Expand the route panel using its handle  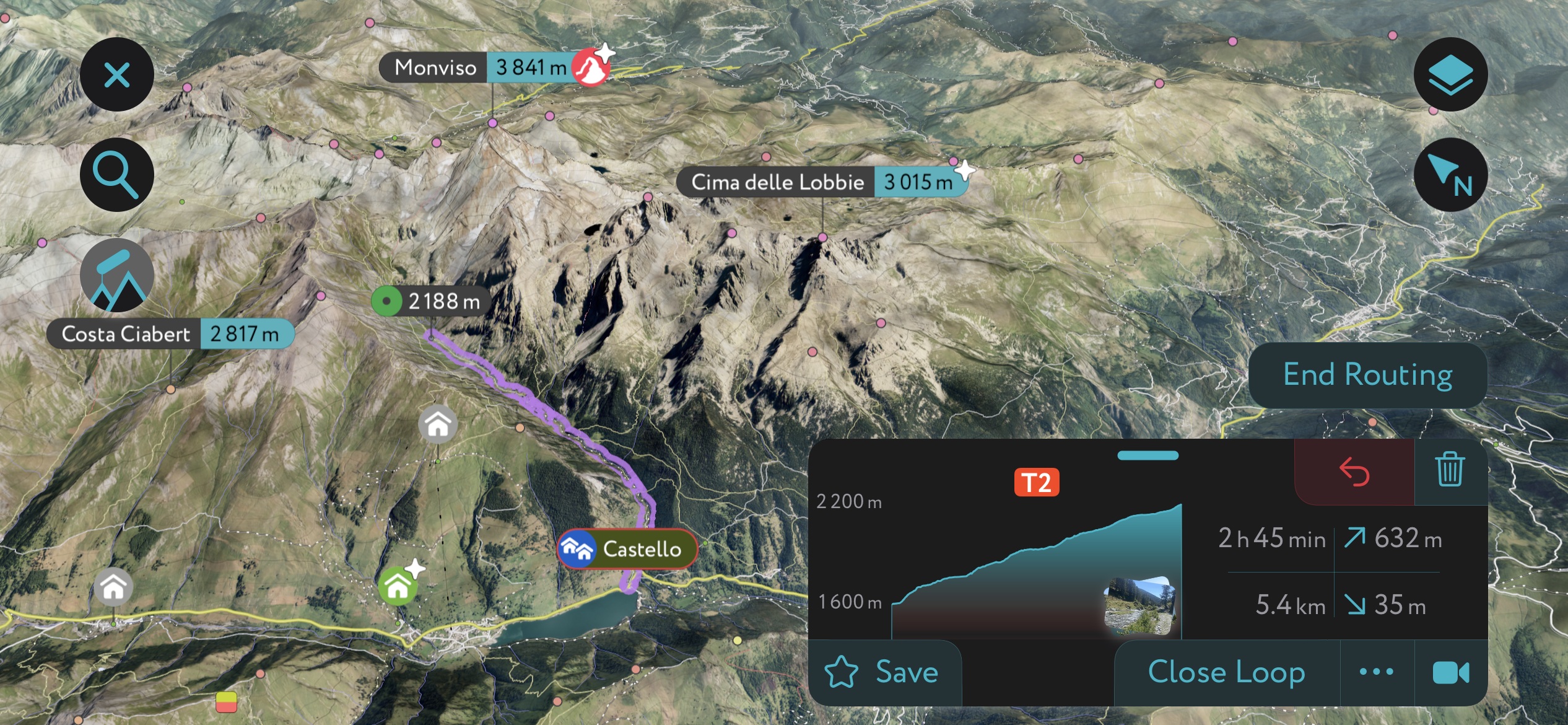(1148, 455)
